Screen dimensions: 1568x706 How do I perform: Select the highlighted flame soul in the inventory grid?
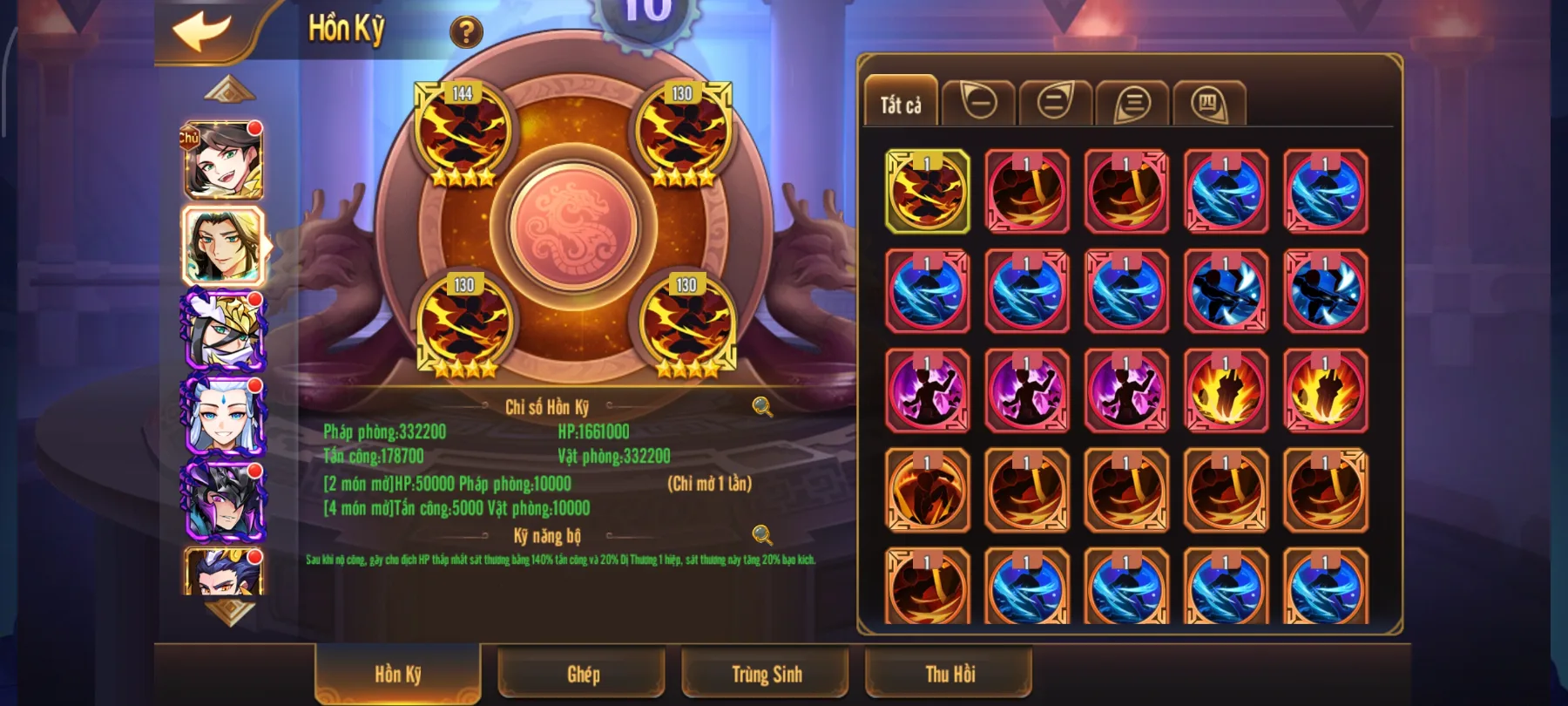(926, 191)
